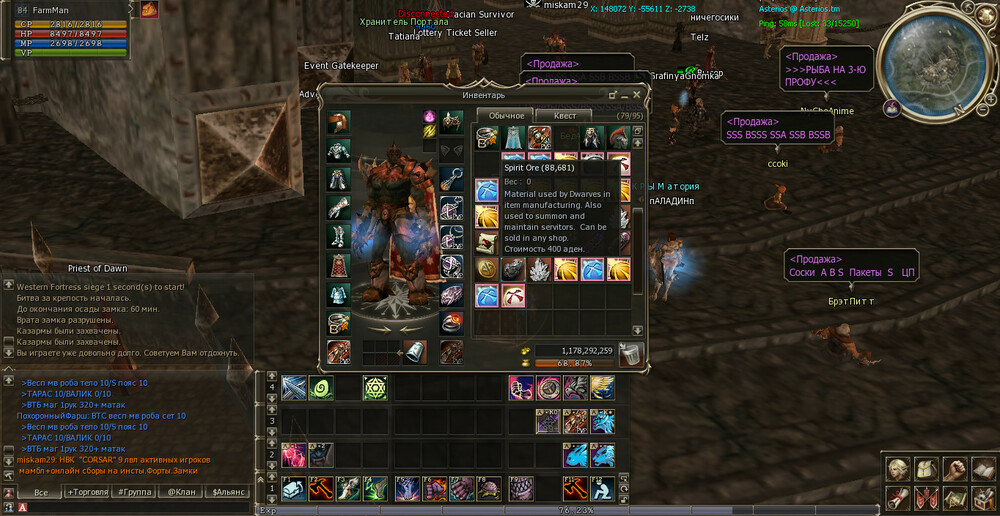This screenshot has width=1000, height=516.
Task: Choose the scroll item in the inventory
Action: (487, 242)
